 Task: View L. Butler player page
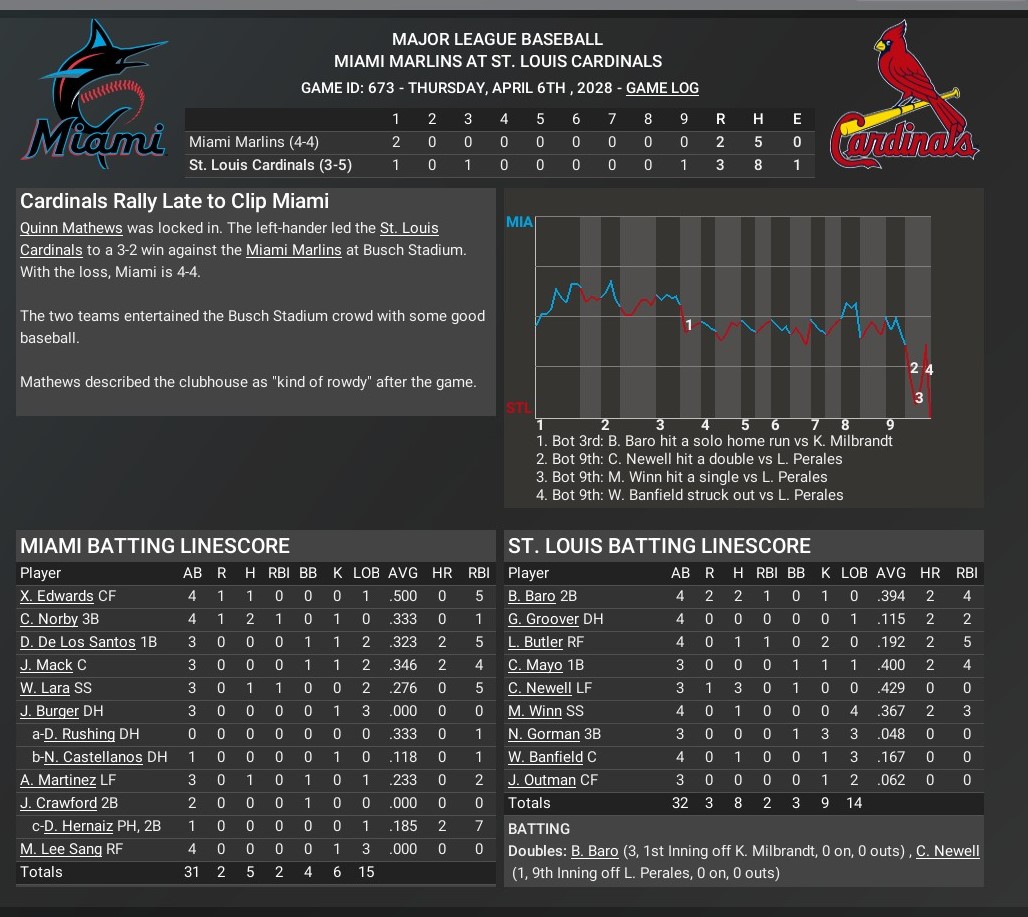[x=535, y=642]
